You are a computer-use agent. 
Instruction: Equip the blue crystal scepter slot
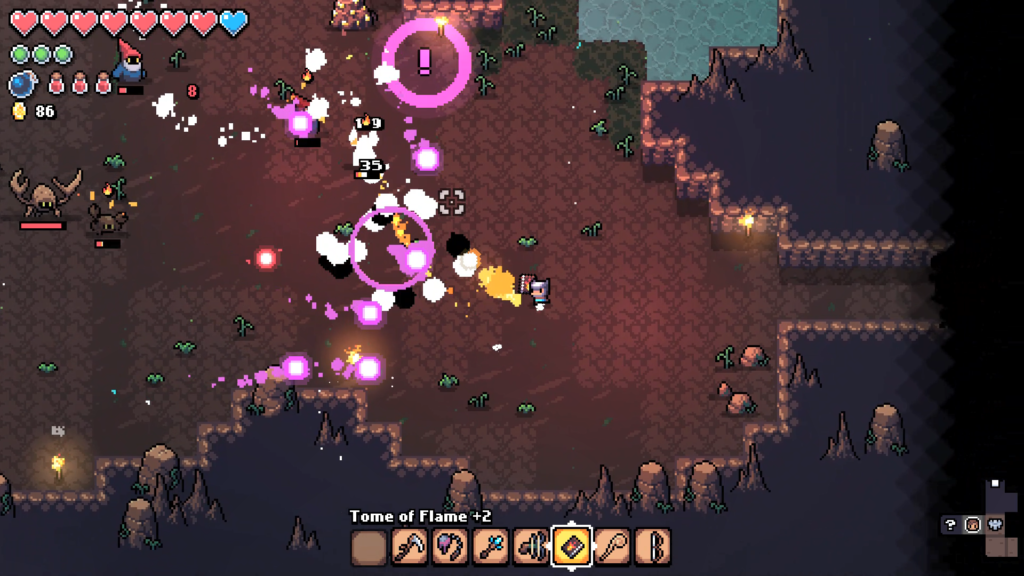(491, 547)
